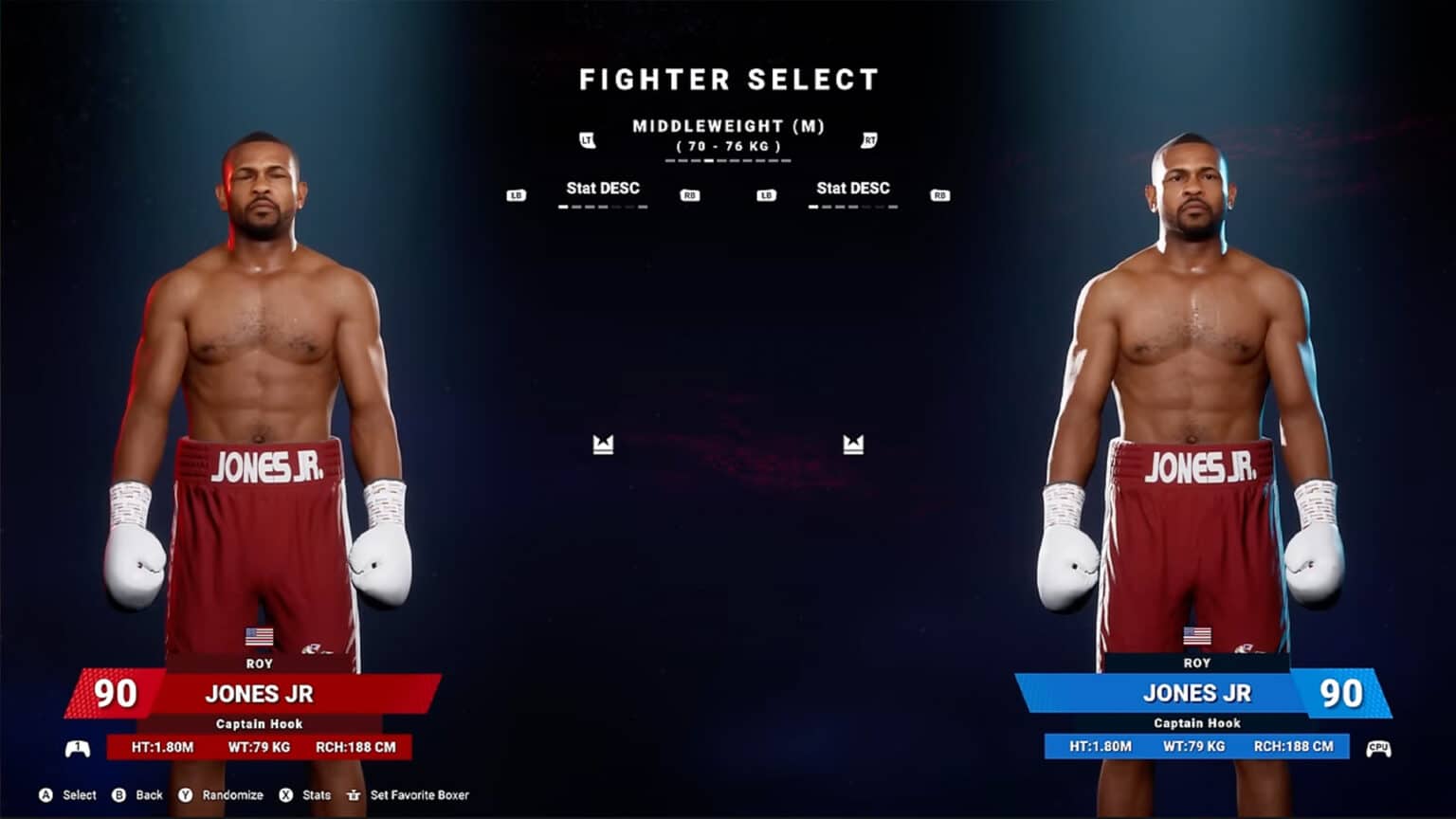
Task: Click the CPU icon near right fighter stats
Action: [1377, 748]
